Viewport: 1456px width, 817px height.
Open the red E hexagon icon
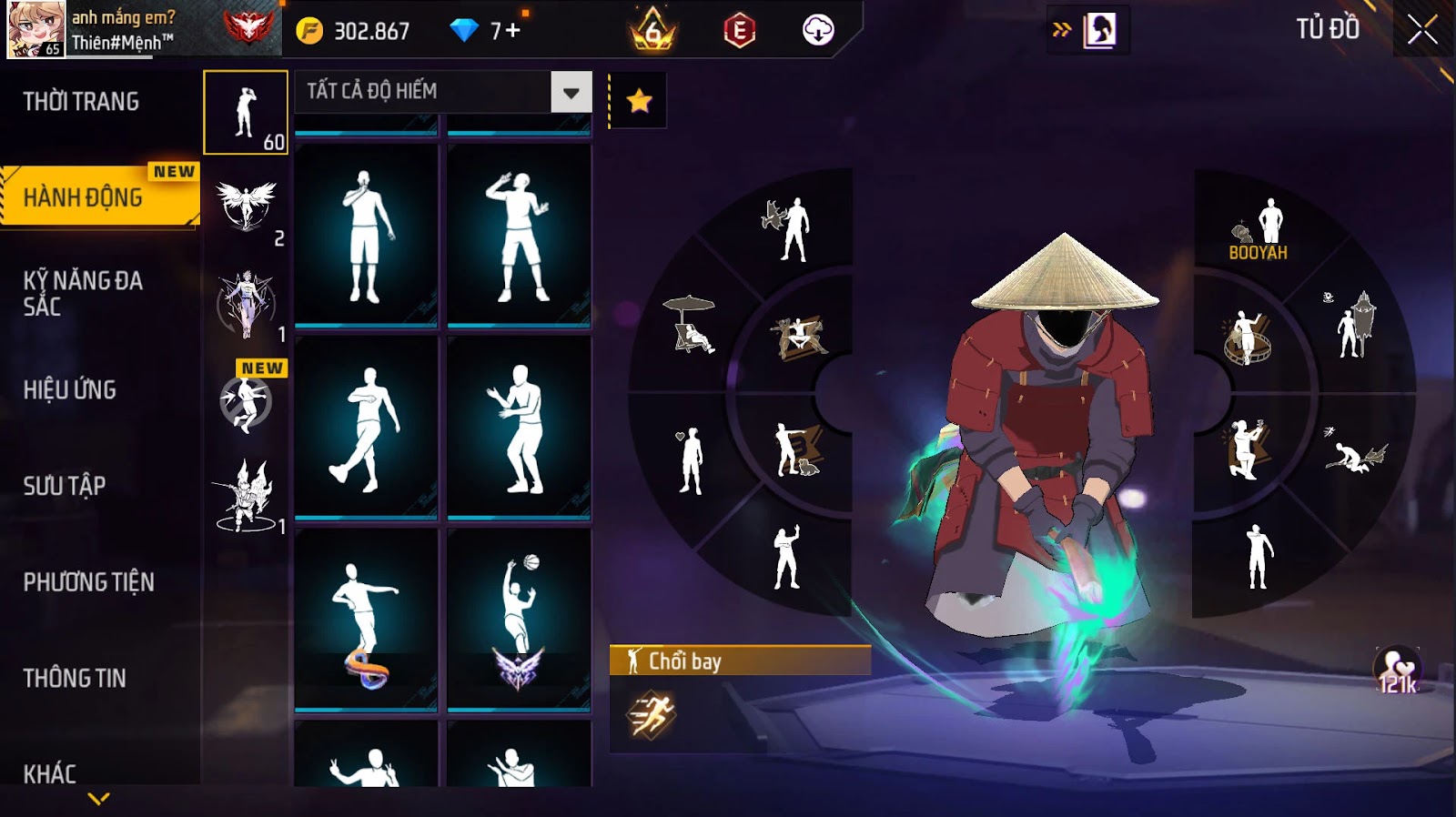click(739, 32)
